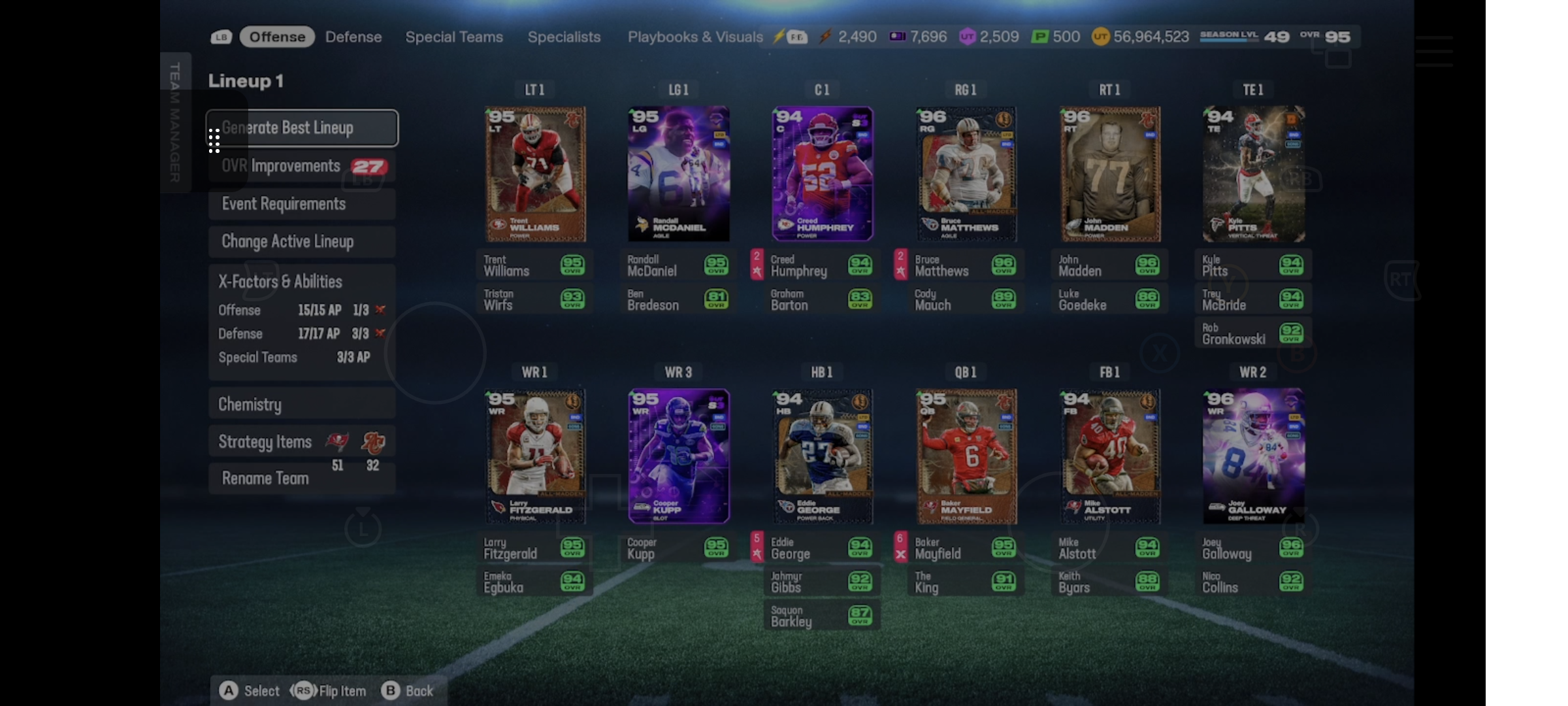
Task: Open the Offense tab
Action: [277, 37]
